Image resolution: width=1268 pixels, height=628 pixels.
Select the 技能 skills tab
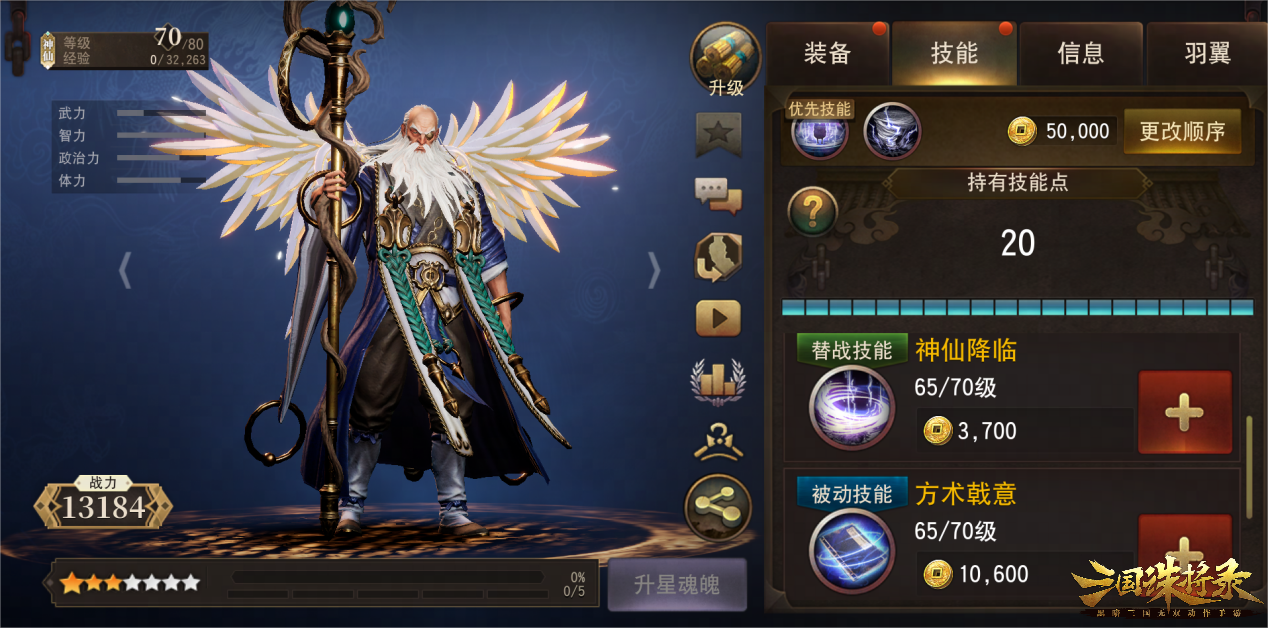[954, 53]
